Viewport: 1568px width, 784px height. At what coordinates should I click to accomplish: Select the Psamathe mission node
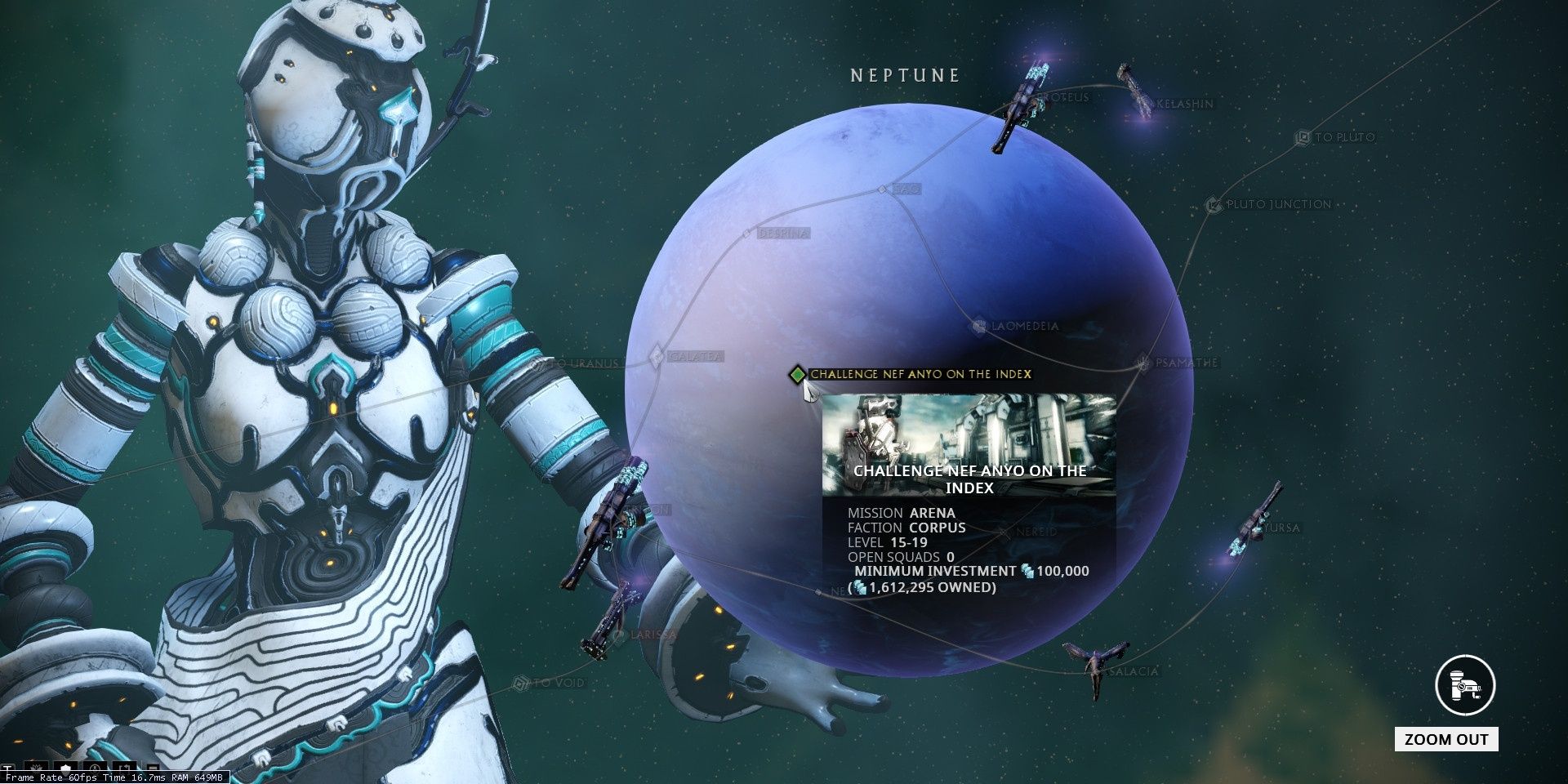pos(1144,363)
